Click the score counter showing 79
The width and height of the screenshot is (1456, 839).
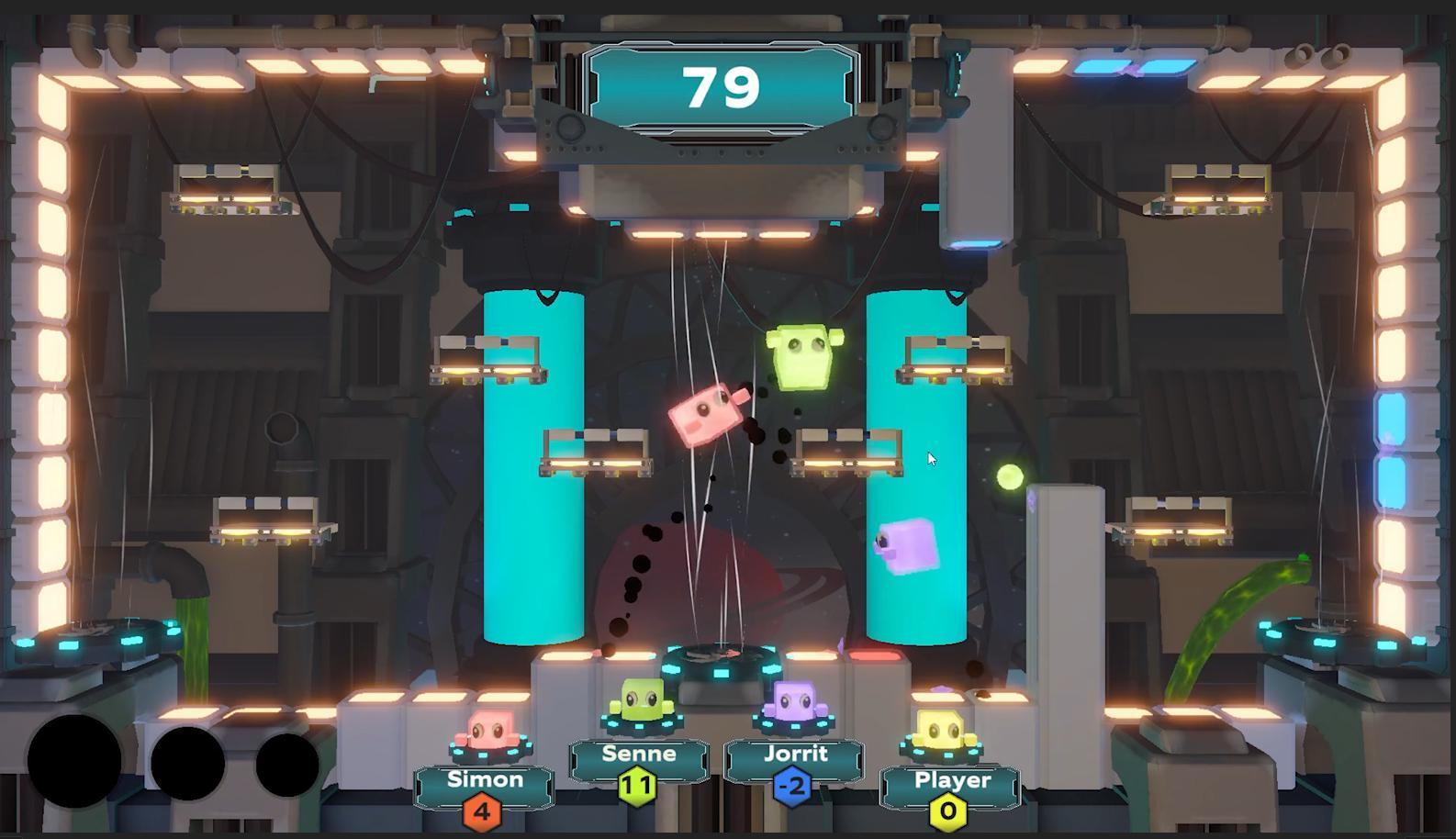click(722, 85)
